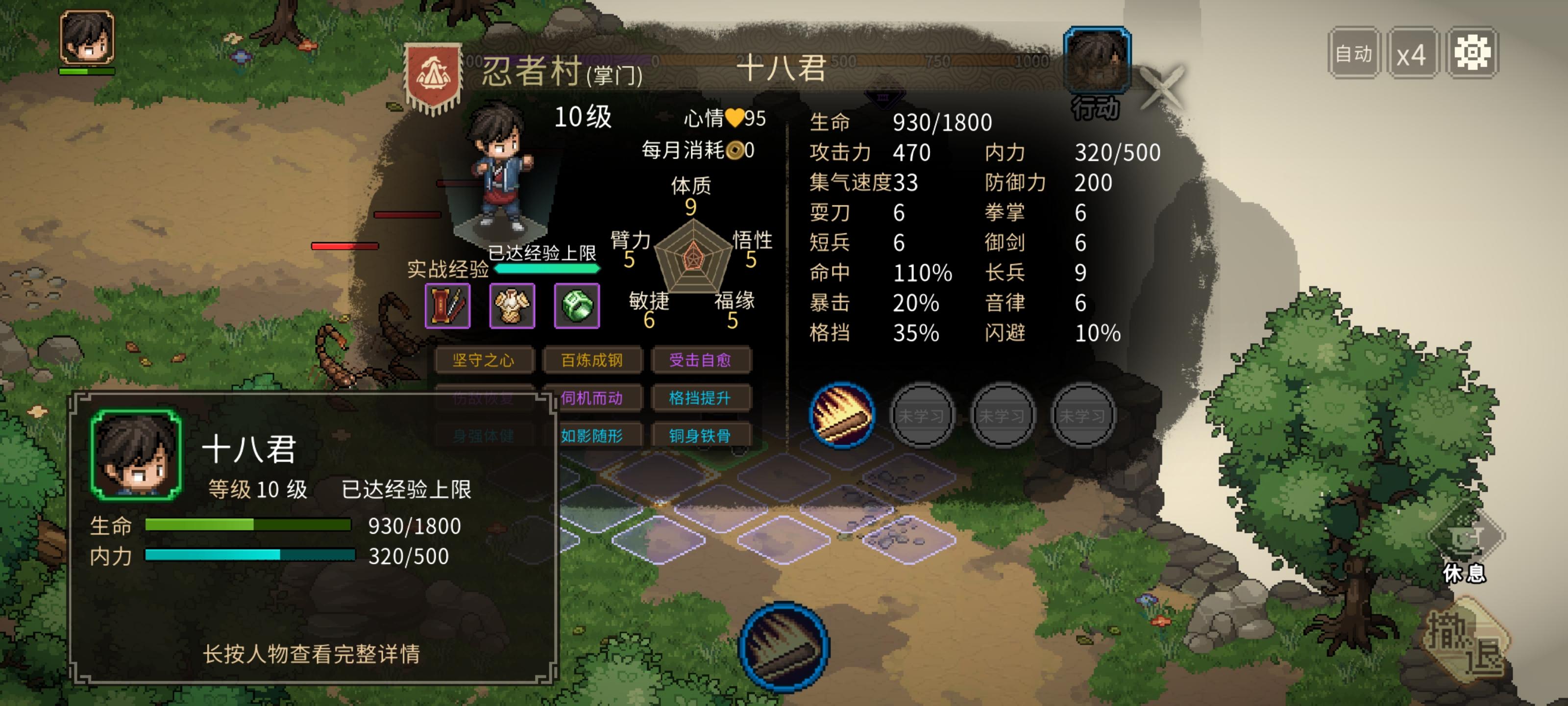1568x706 pixels.
Task: Select the 坚守之心 trait
Action: (x=485, y=360)
